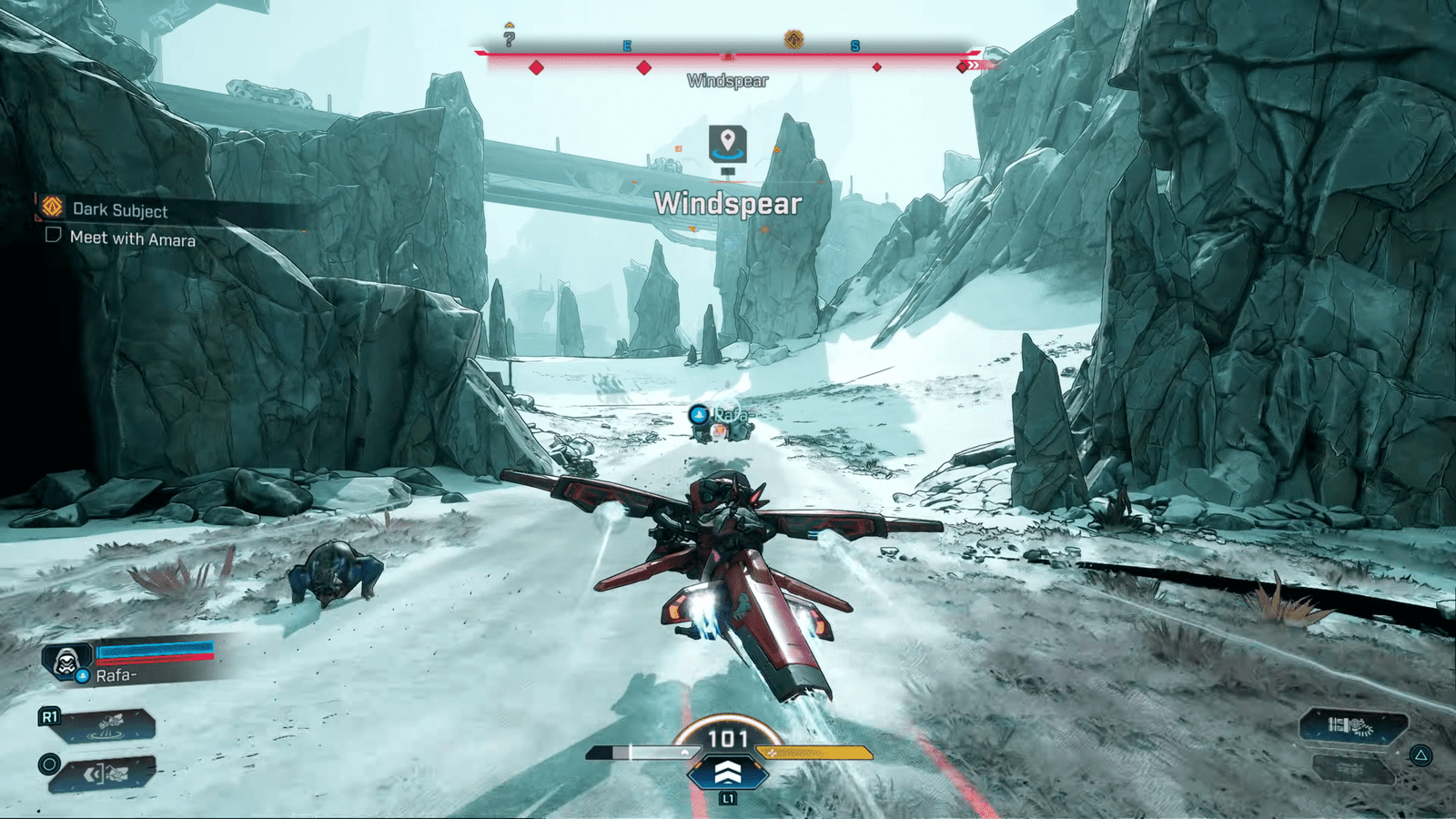Select the Dark Subject mission tracker
Image resolution: width=1456 pixels, height=819 pixels.
pyautogui.click(x=119, y=210)
